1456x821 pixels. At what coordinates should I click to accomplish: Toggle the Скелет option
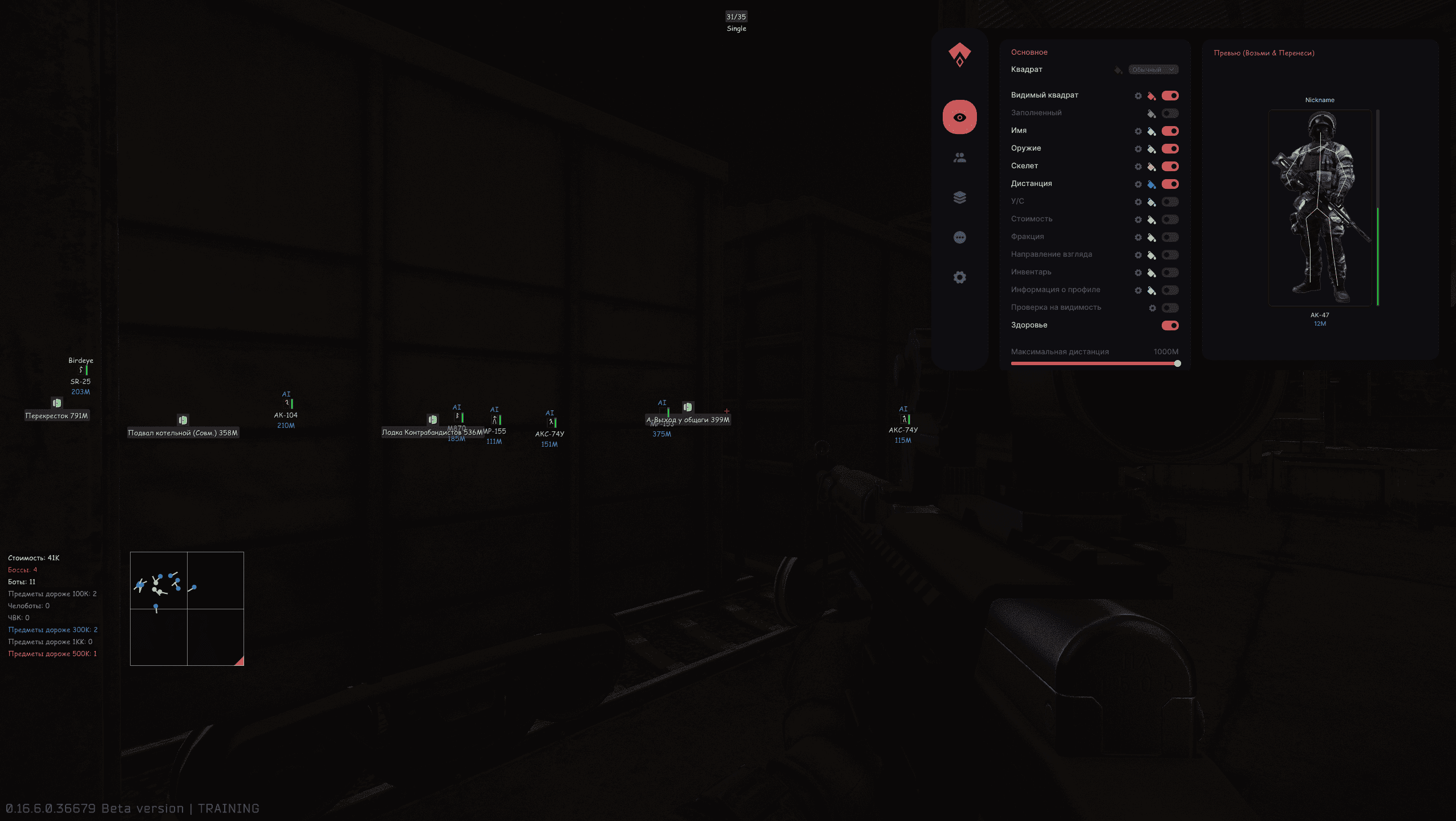point(1170,167)
